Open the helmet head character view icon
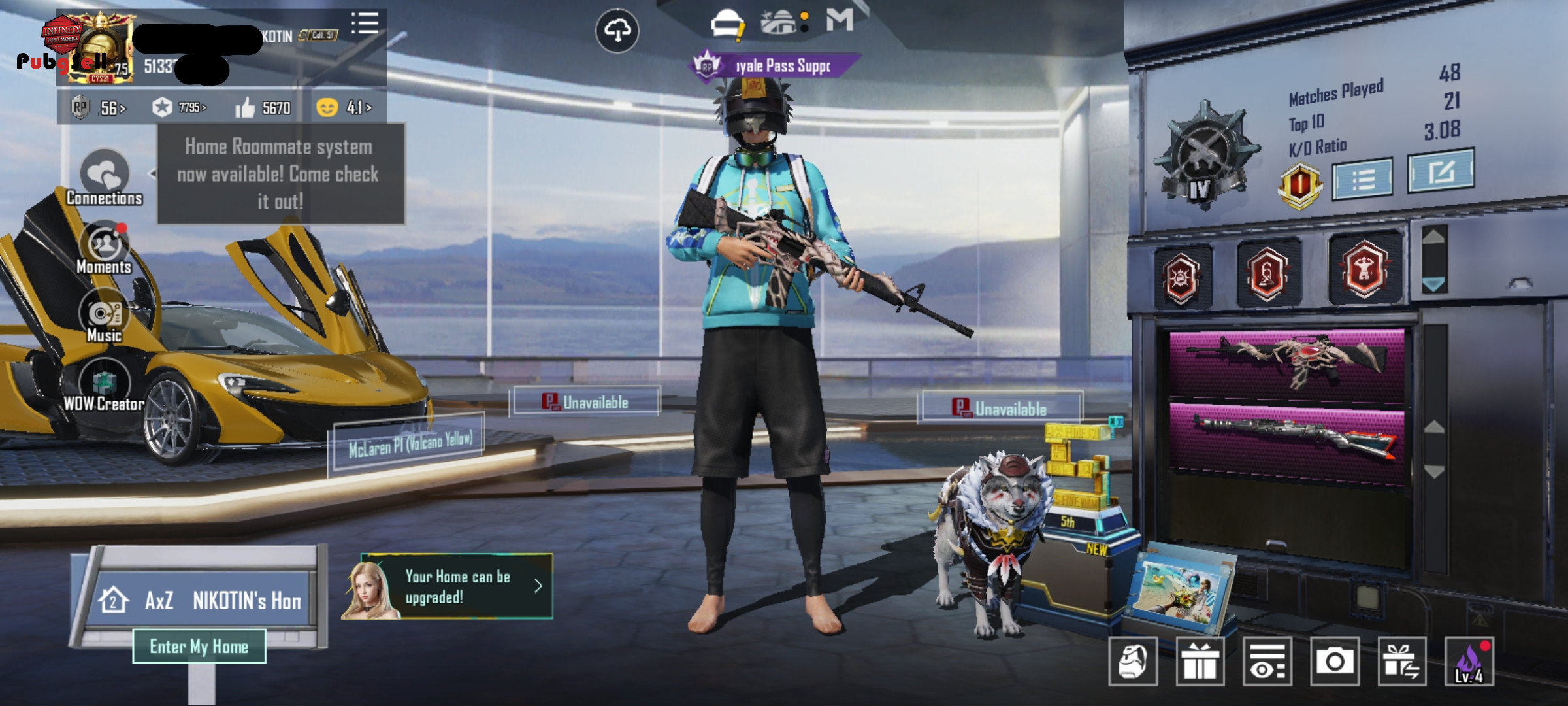This screenshot has width=1568, height=706. point(1133,662)
